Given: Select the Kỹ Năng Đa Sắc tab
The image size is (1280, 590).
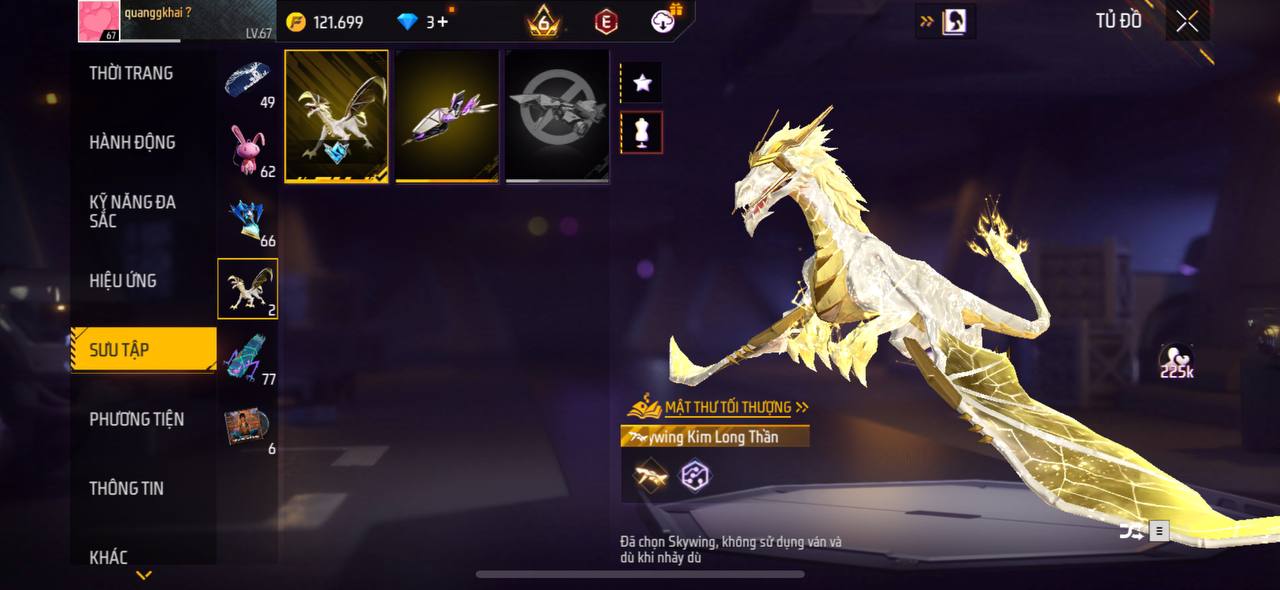Looking at the screenshot, I should pyautogui.click(x=132, y=211).
